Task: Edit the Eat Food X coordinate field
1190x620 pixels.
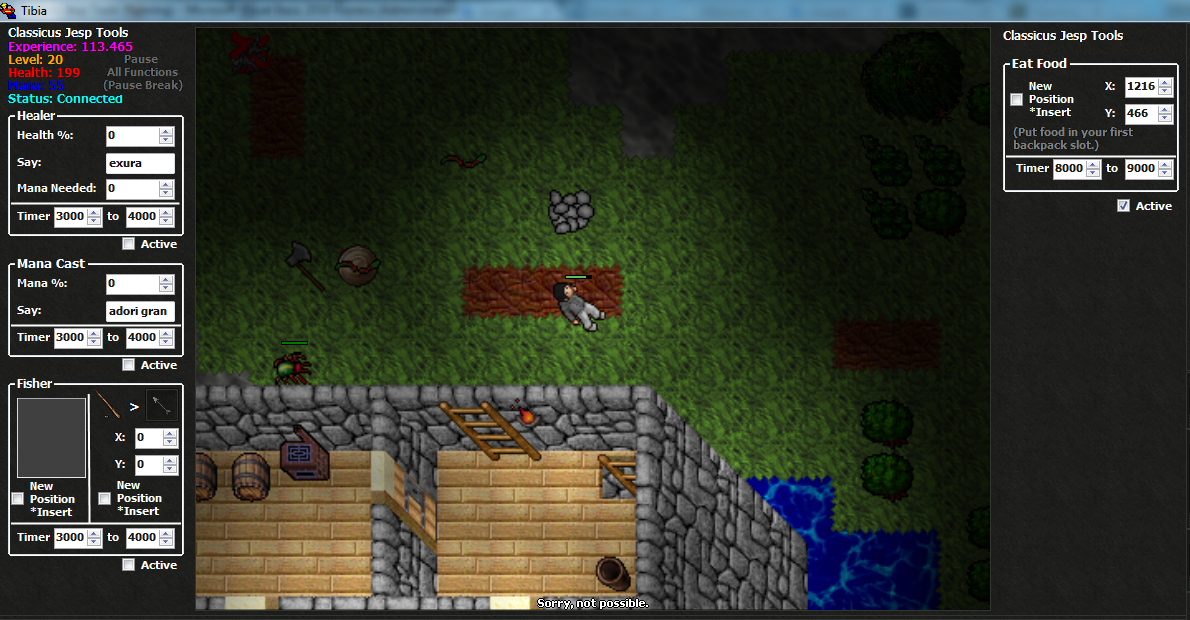Action: coord(1140,87)
